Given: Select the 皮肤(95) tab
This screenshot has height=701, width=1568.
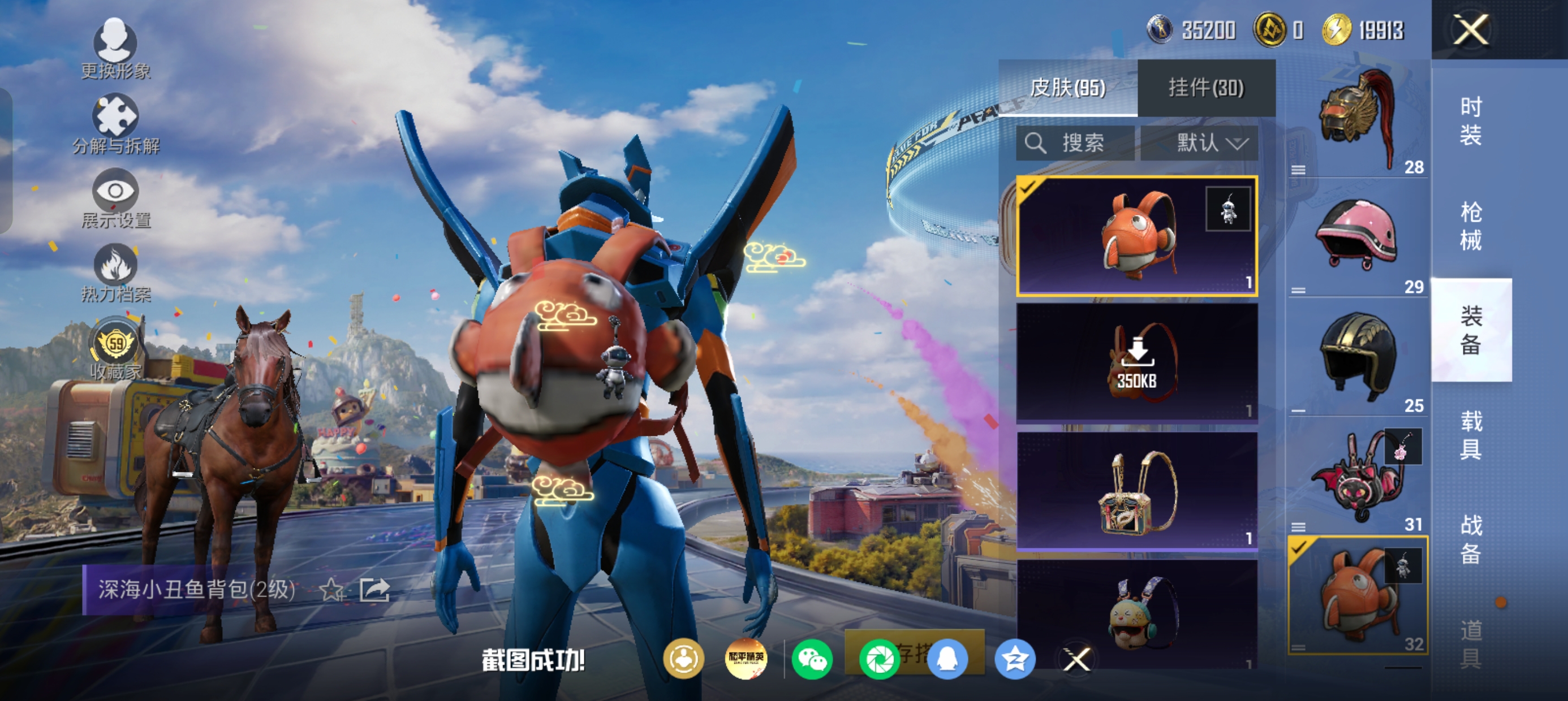Looking at the screenshot, I should 1067,88.
